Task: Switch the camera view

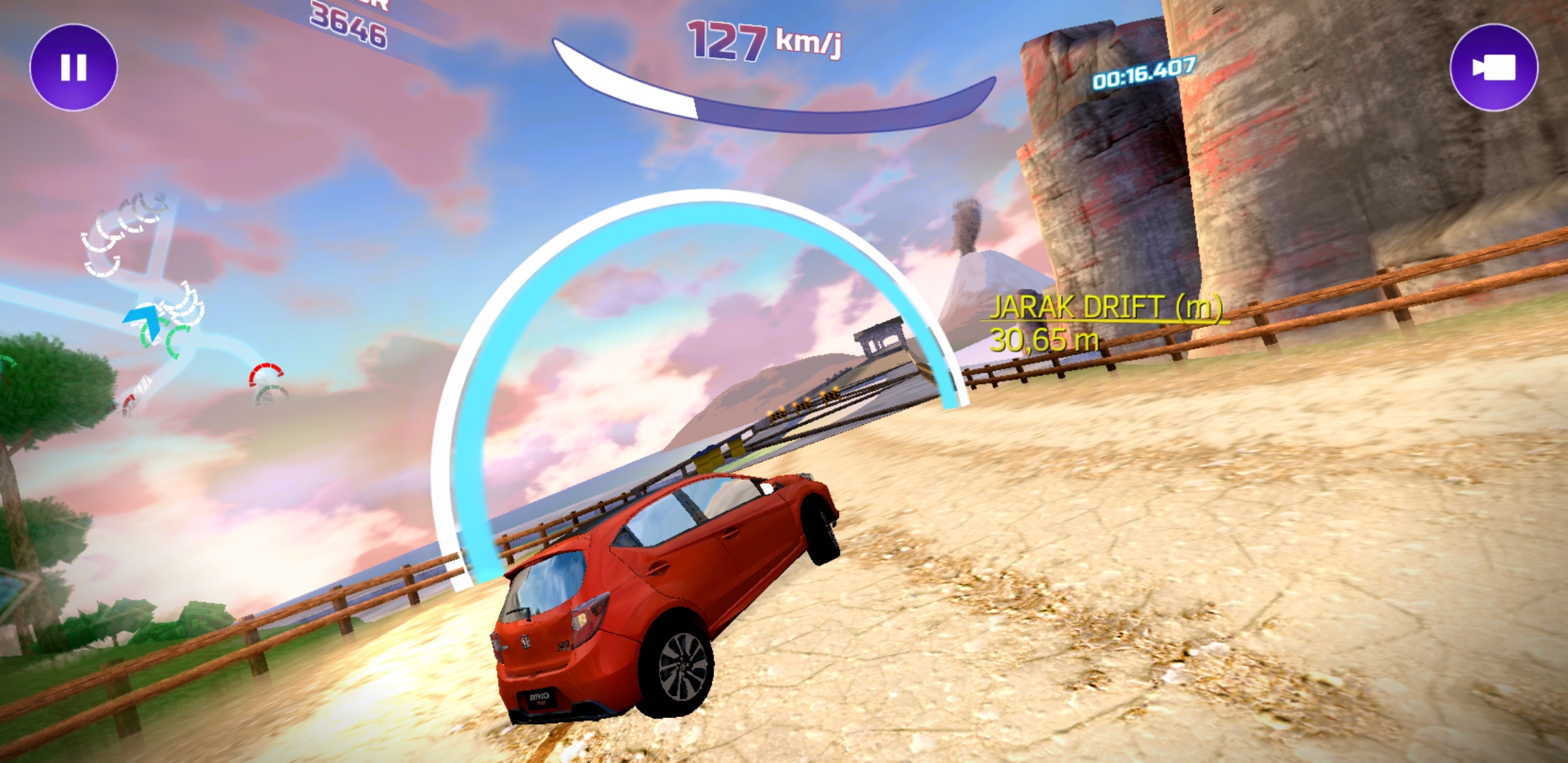Action: (x=1493, y=68)
